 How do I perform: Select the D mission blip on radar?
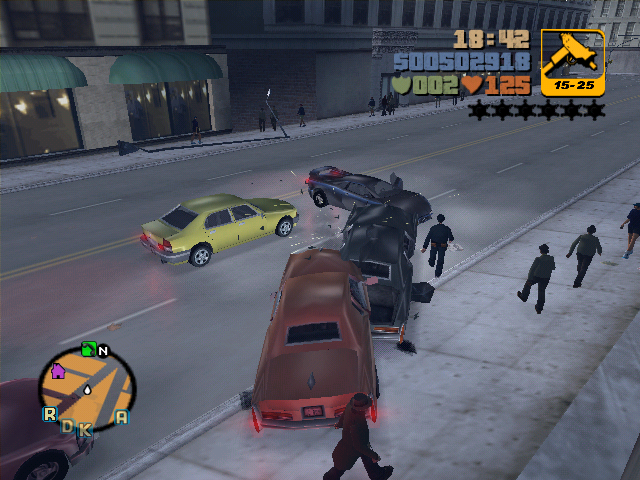pos(68,426)
